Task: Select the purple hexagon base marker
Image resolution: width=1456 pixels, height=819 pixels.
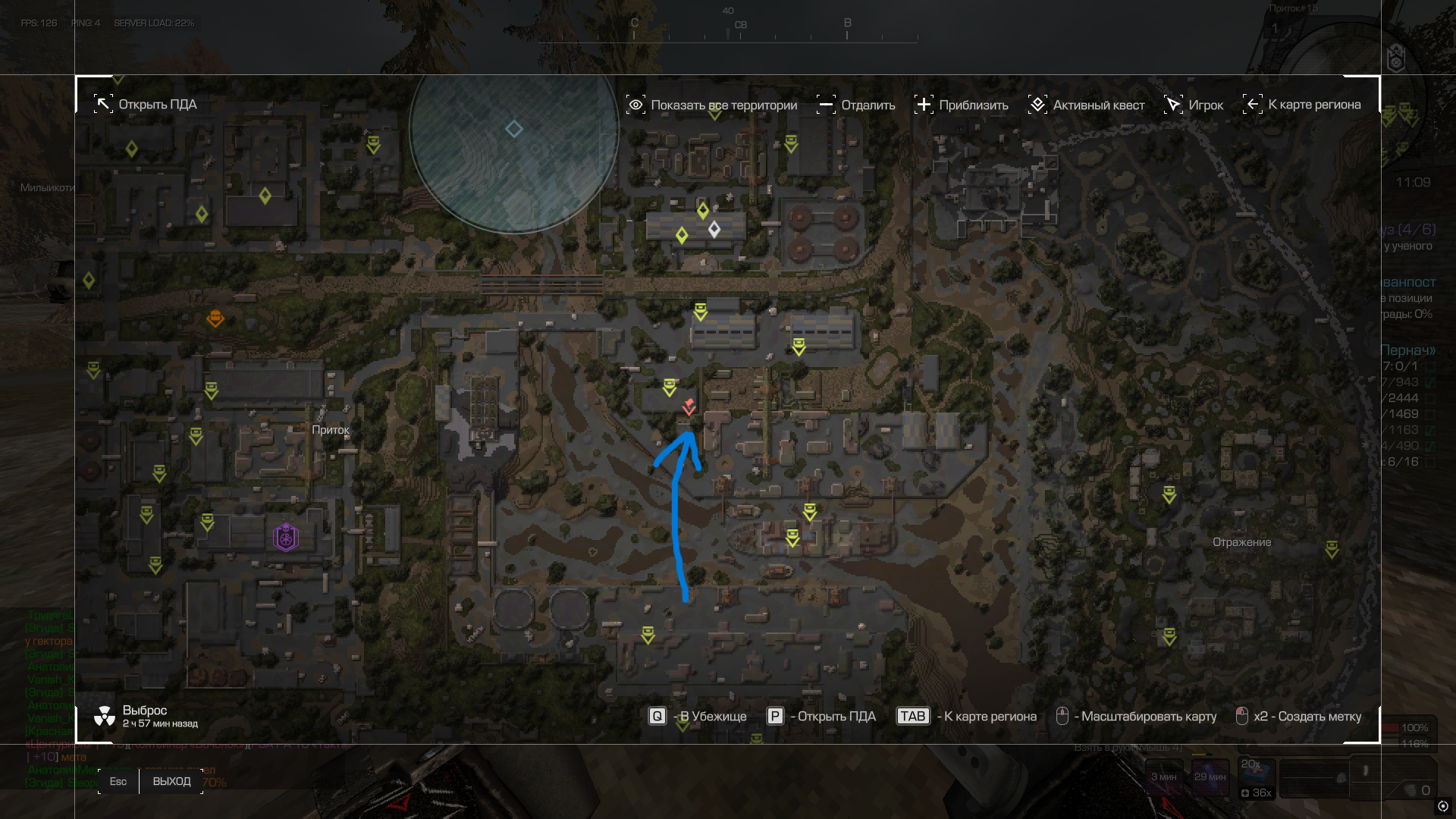Action: tap(285, 538)
